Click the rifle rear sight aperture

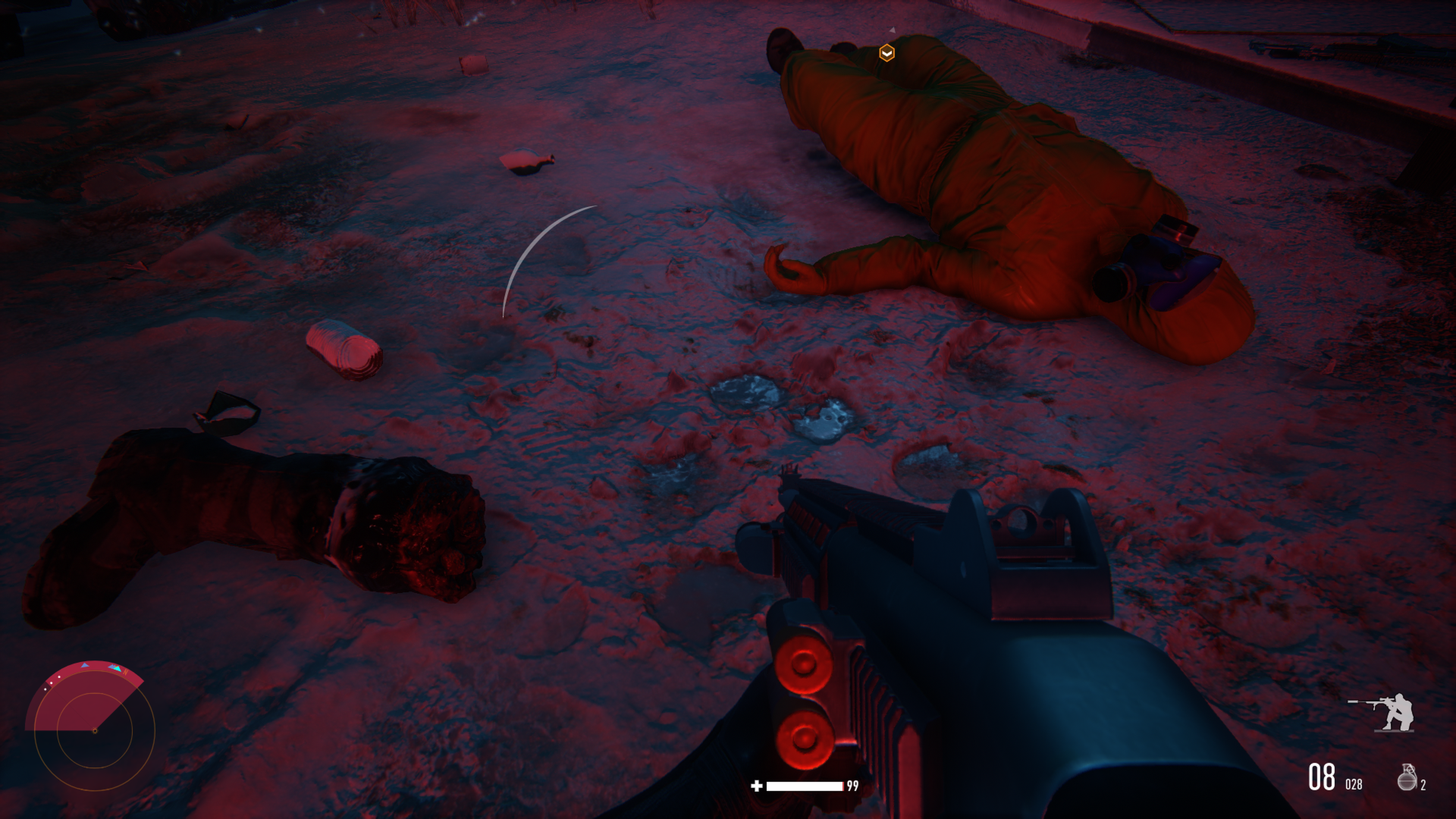pos(1024,523)
